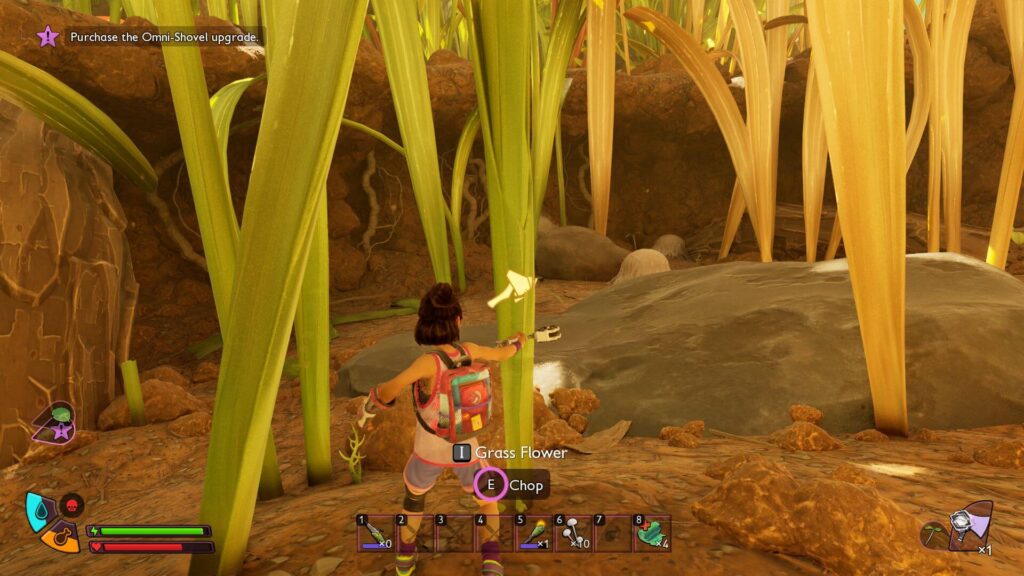Select the torch in hotbar slot 5
1024x576 pixels.
534,534
